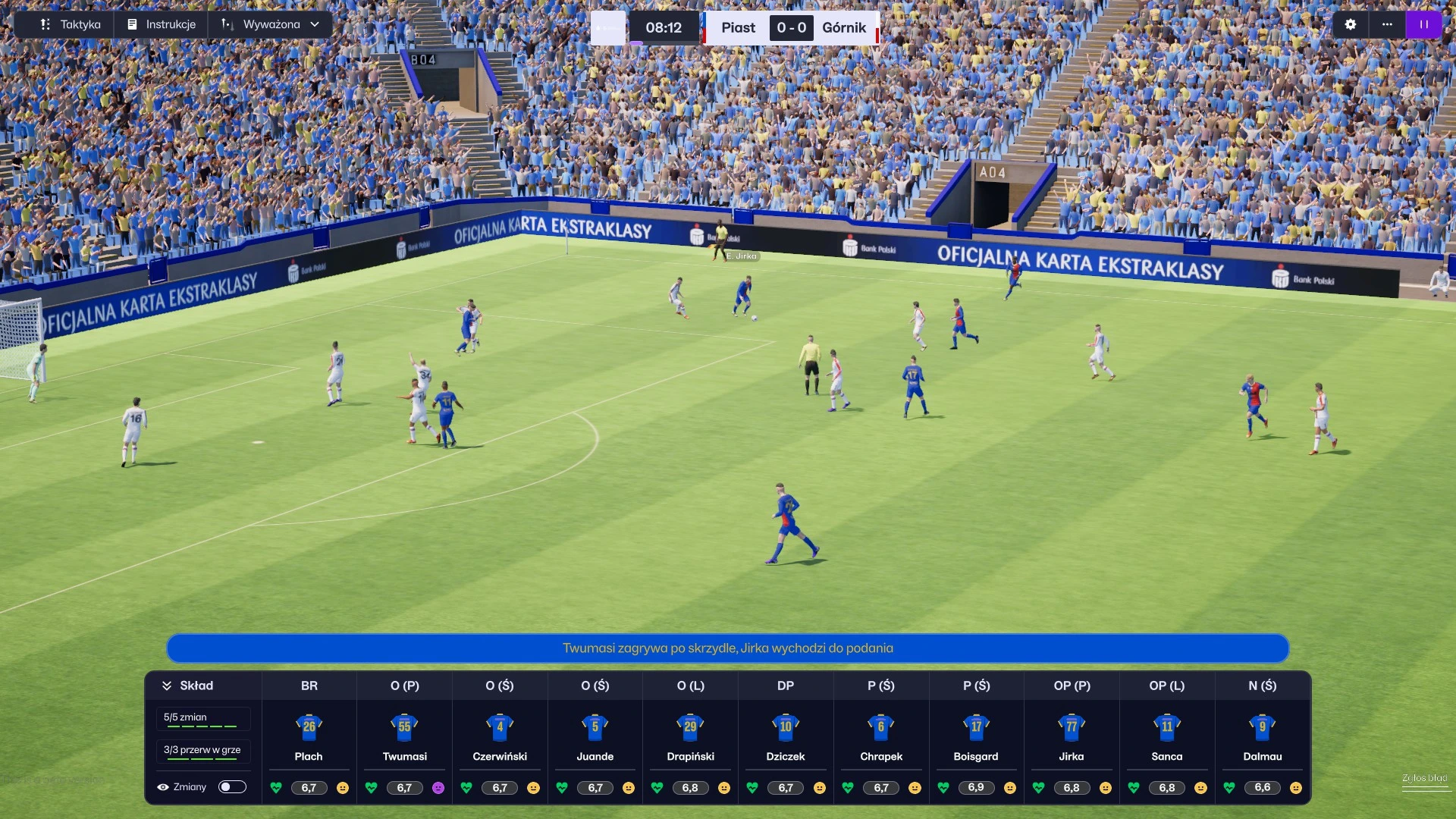Select Boisgard's player card
Screen dimensions: 1456x819
coord(976,736)
